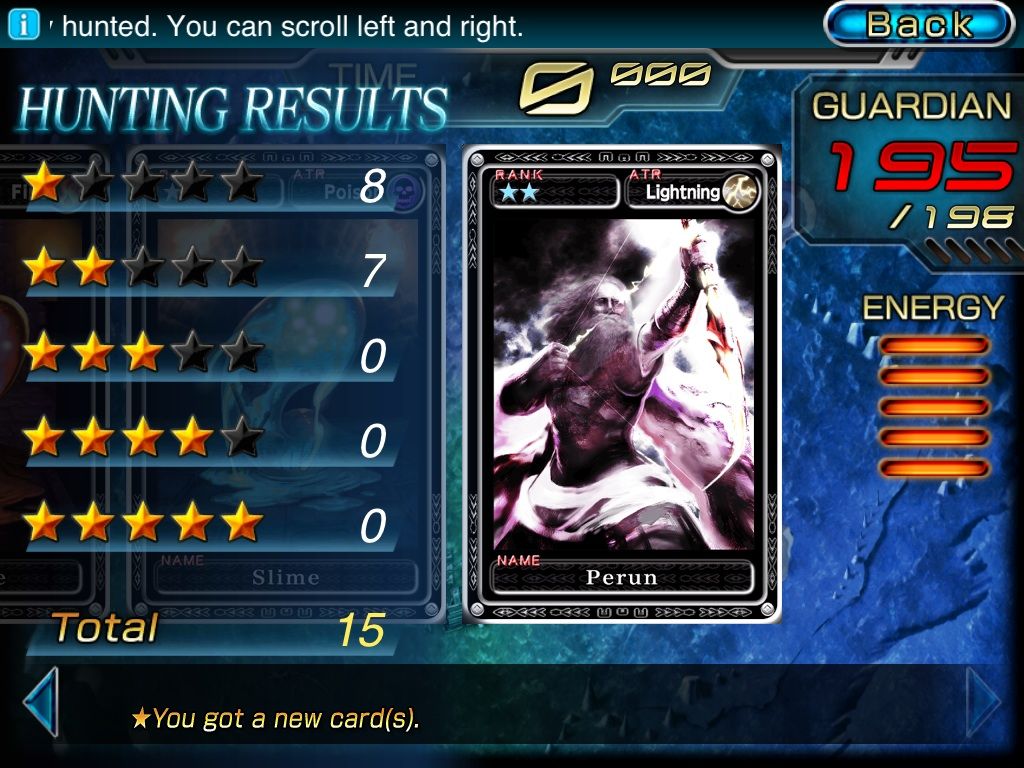Viewport: 1024px width, 768px height.
Task: Tap the Back button
Action: (x=918, y=24)
